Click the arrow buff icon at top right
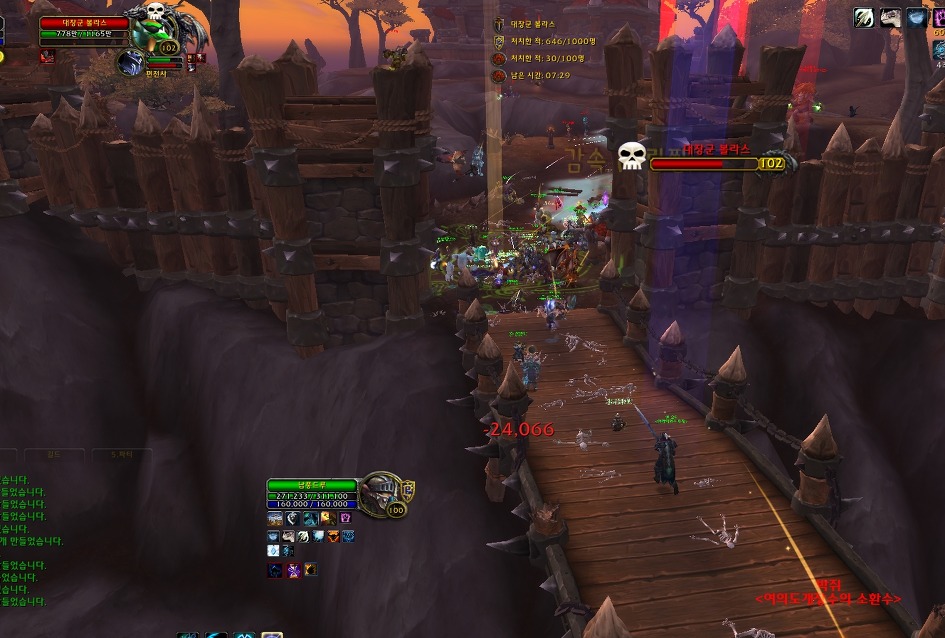The height and width of the screenshot is (638, 945). (x=864, y=17)
